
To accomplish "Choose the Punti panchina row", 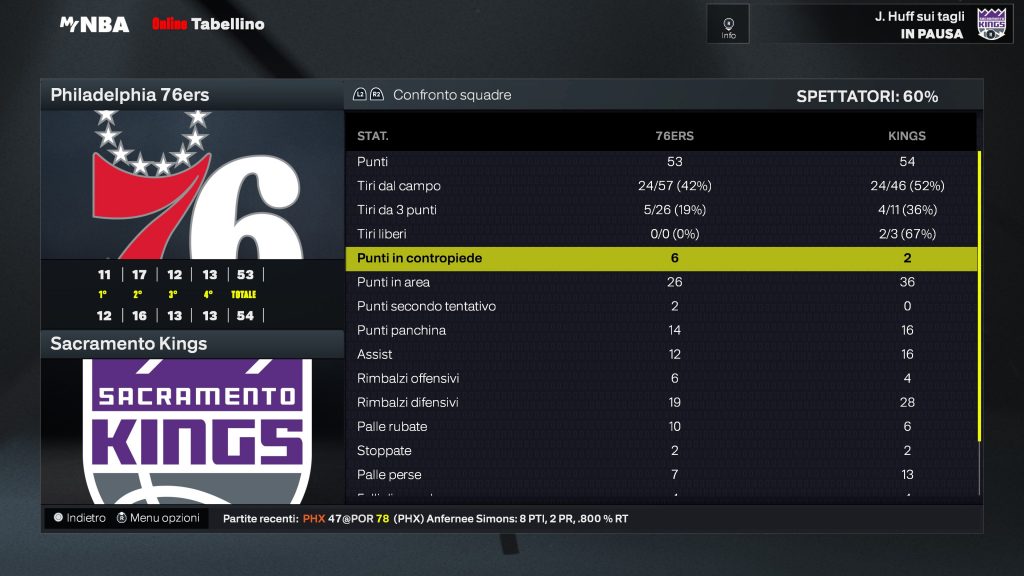I will point(660,330).
